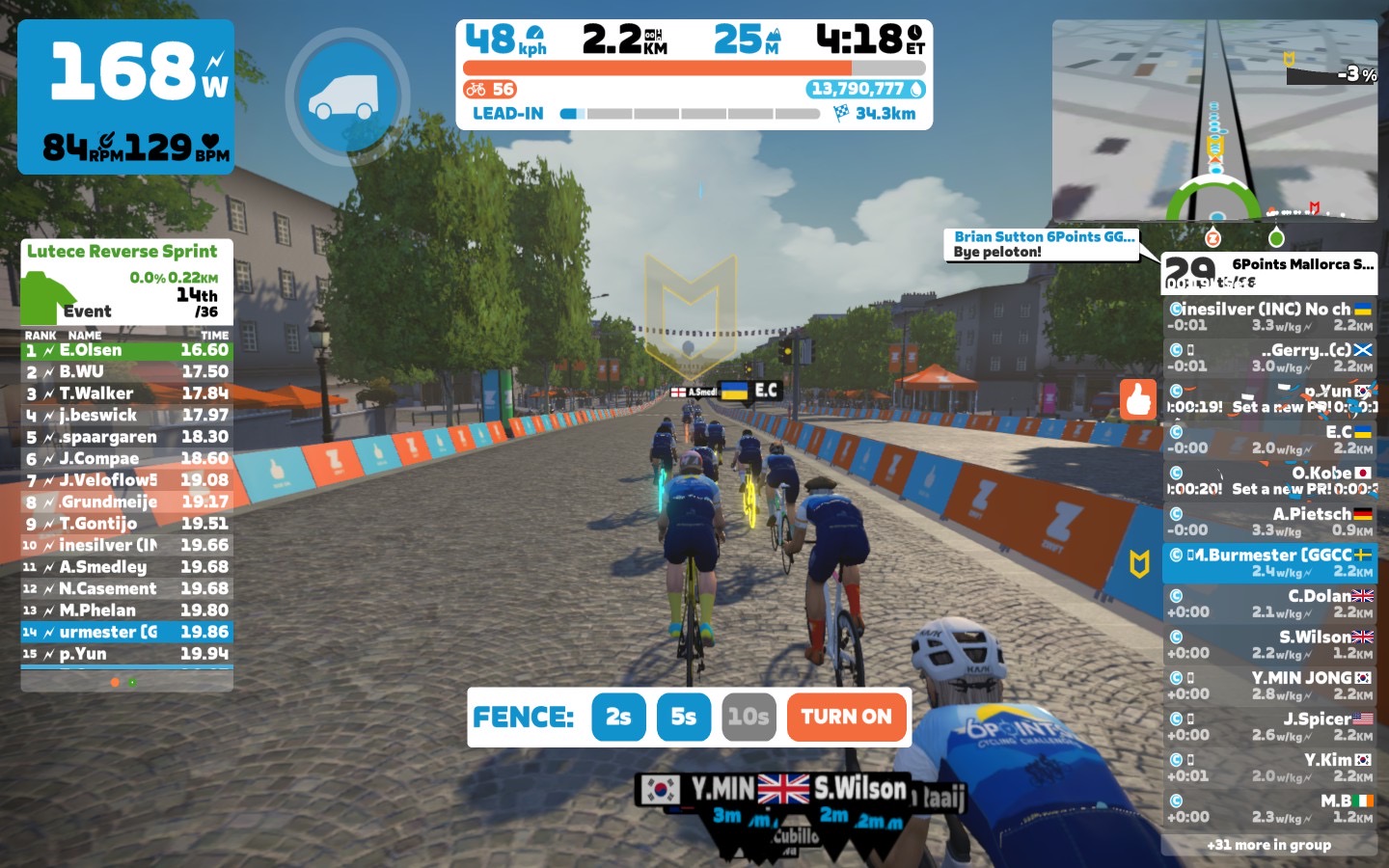Screen dimensions: 1389x868
Task: Select M.B rider row with Irish flag
Action: (x=1269, y=808)
